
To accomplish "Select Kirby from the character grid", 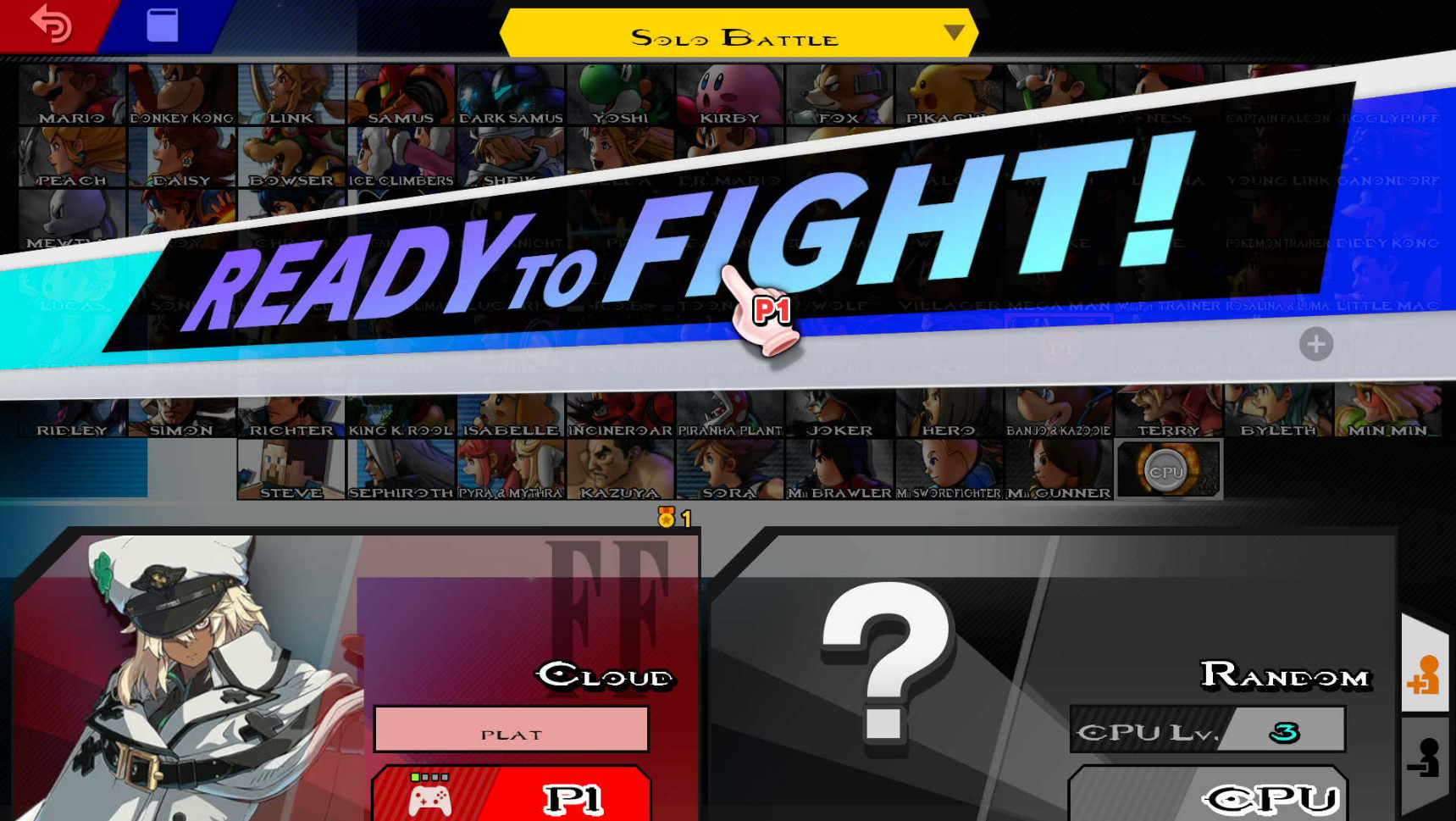I will coord(729,93).
